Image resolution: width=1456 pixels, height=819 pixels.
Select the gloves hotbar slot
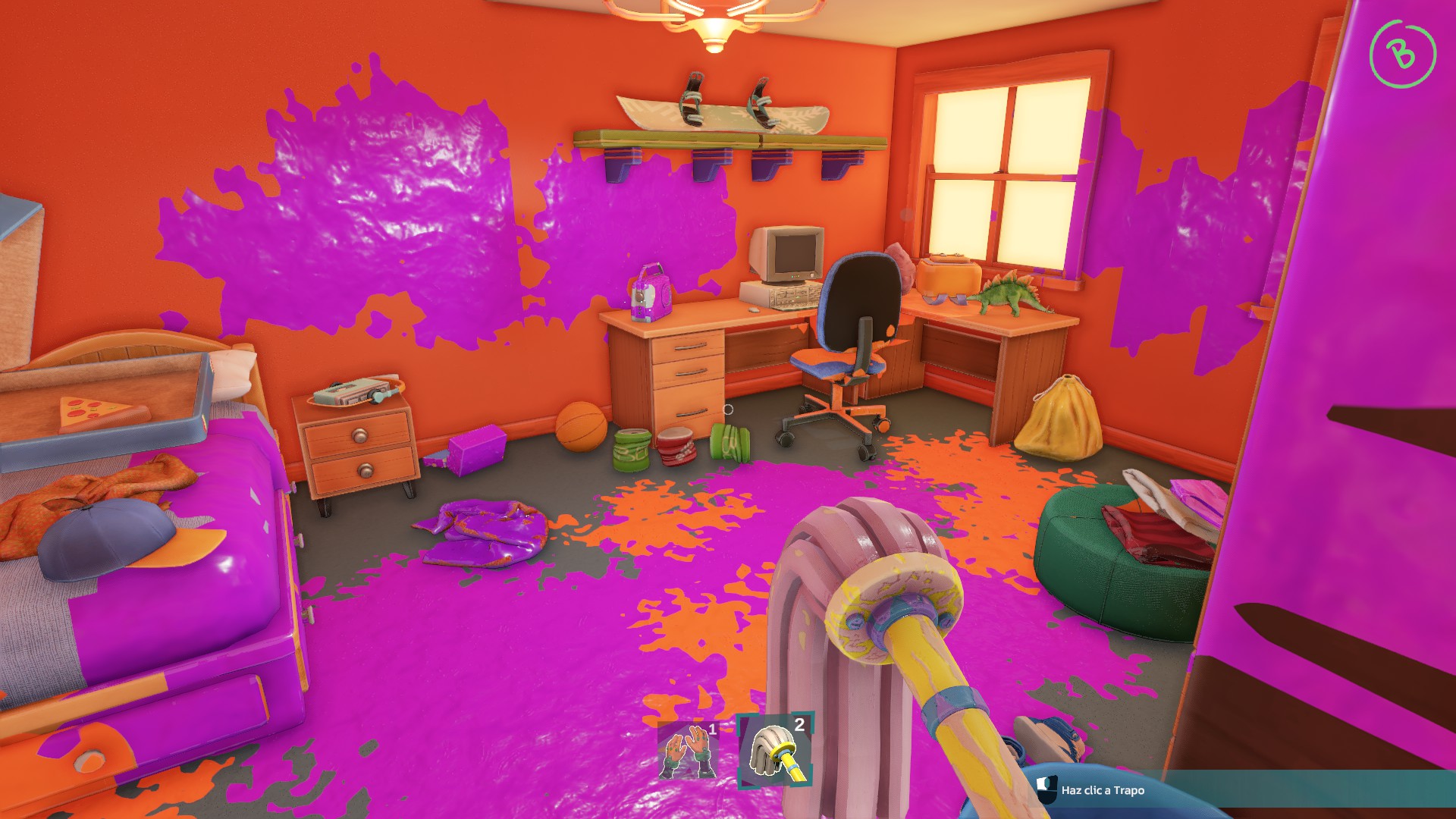[x=688, y=750]
